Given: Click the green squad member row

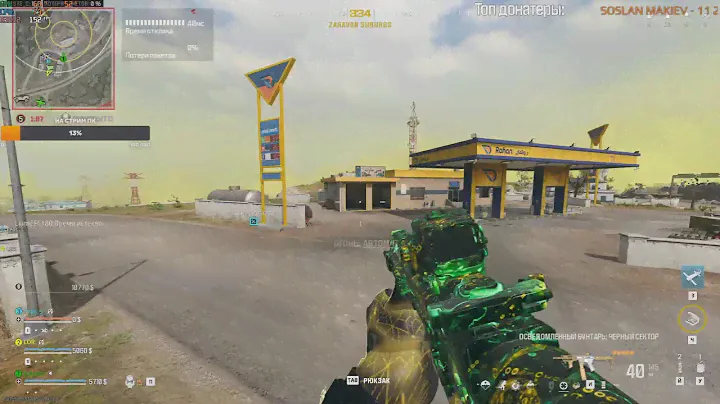Looking at the screenshot, I should [50, 373].
